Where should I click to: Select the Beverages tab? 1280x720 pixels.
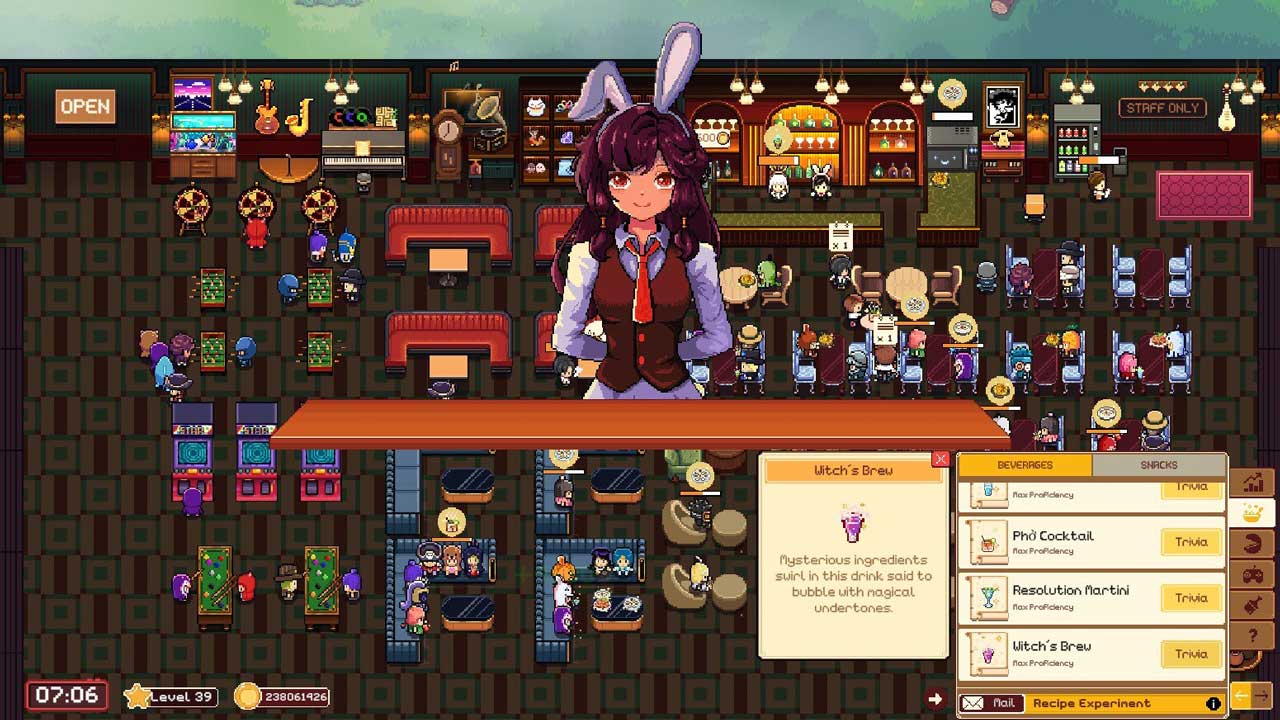[1025, 465]
